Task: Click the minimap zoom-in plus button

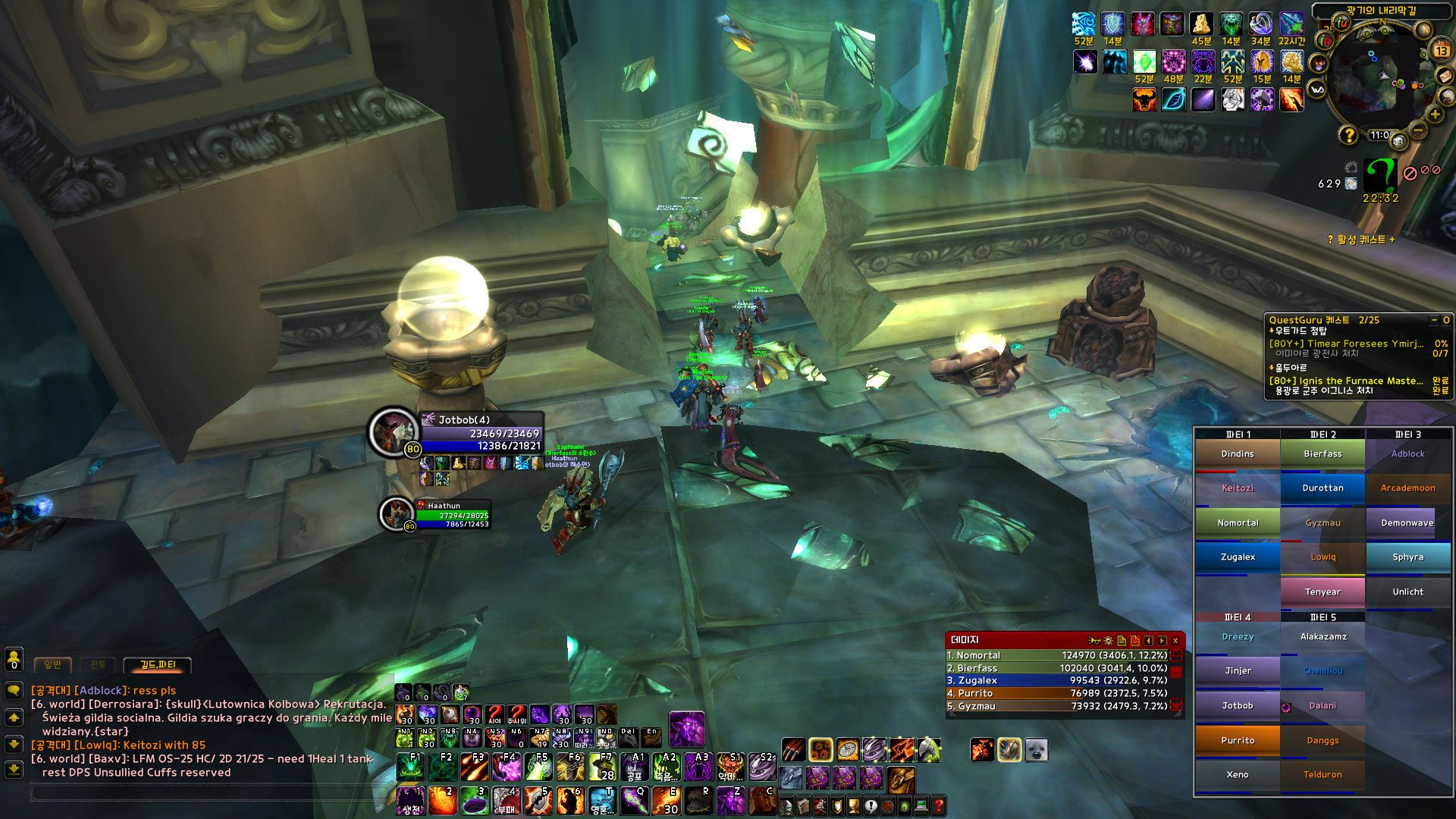Action: coord(1434,115)
